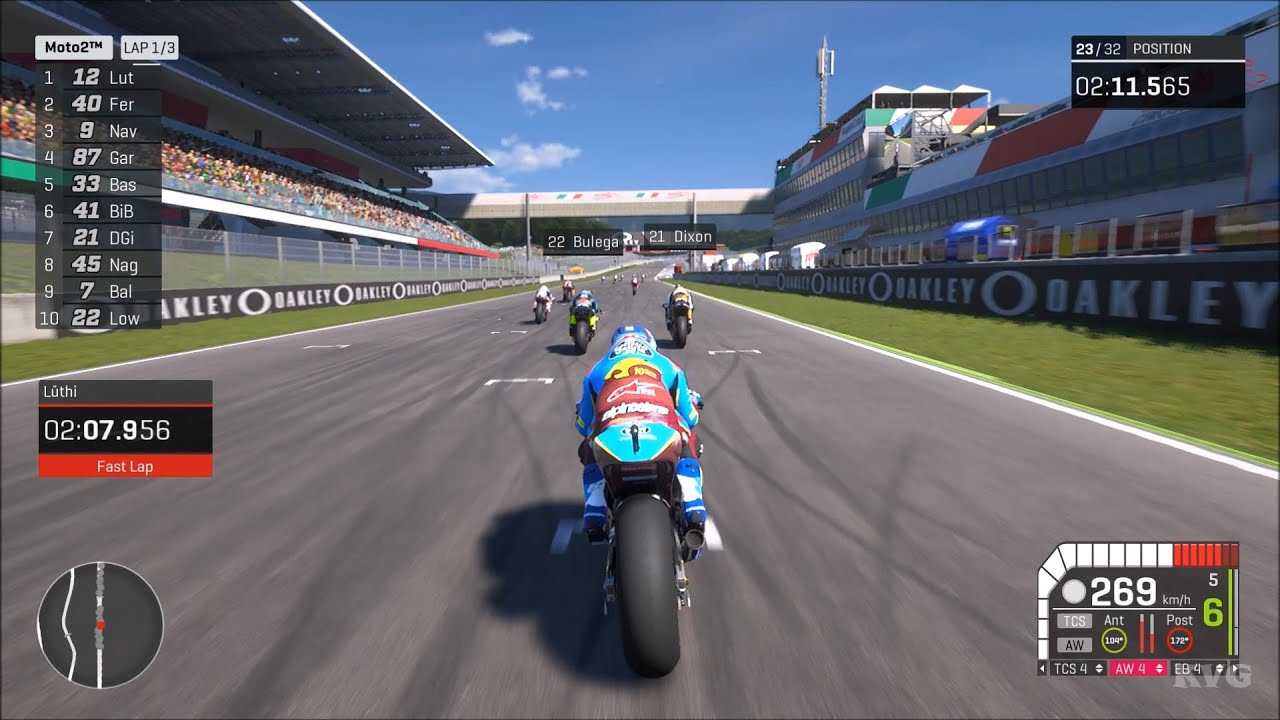This screenshot has width=1280, height=720.
Task: Click the circular track minimap
Action: pos(100,625)
